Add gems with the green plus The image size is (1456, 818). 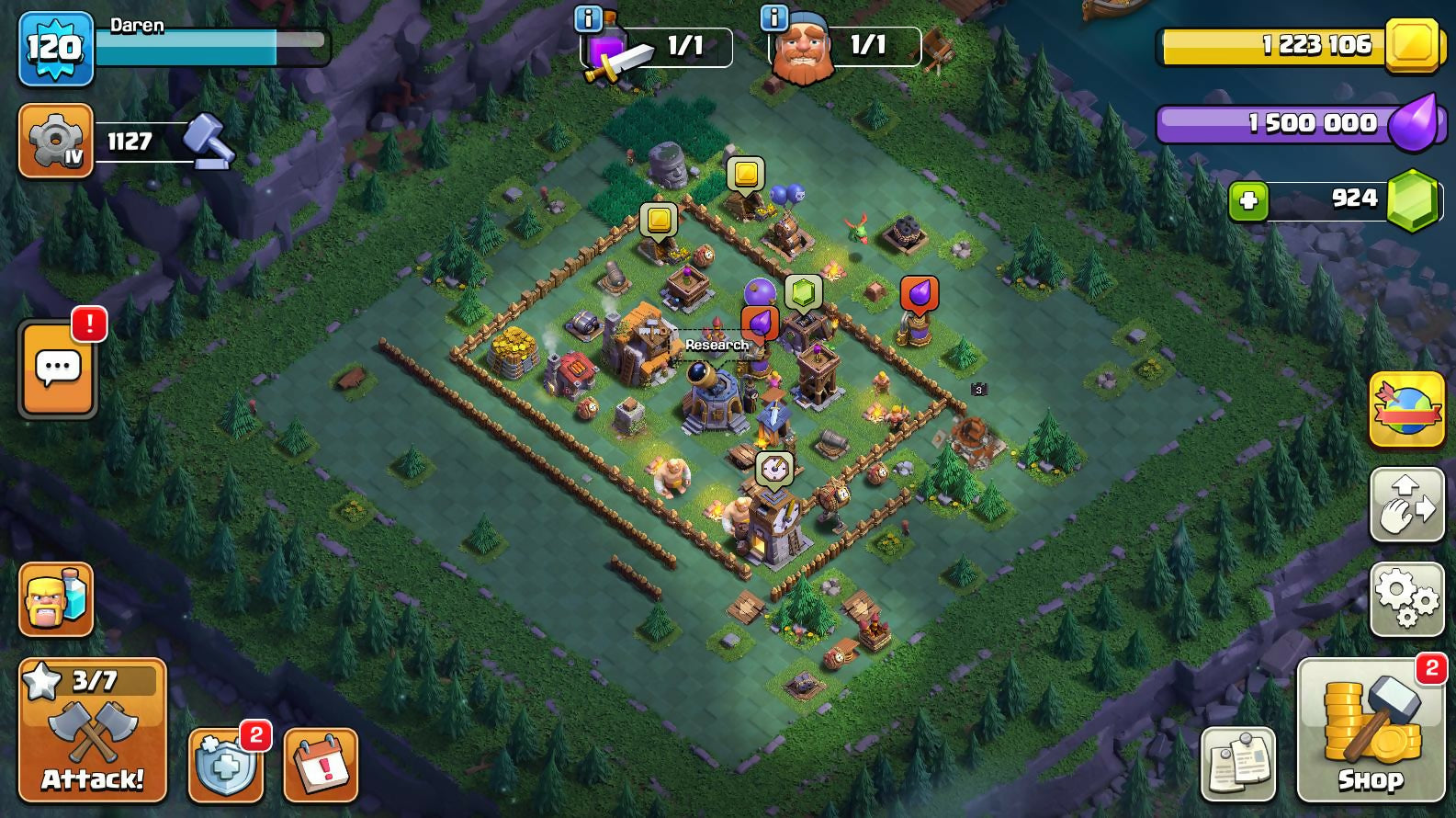1248,200
